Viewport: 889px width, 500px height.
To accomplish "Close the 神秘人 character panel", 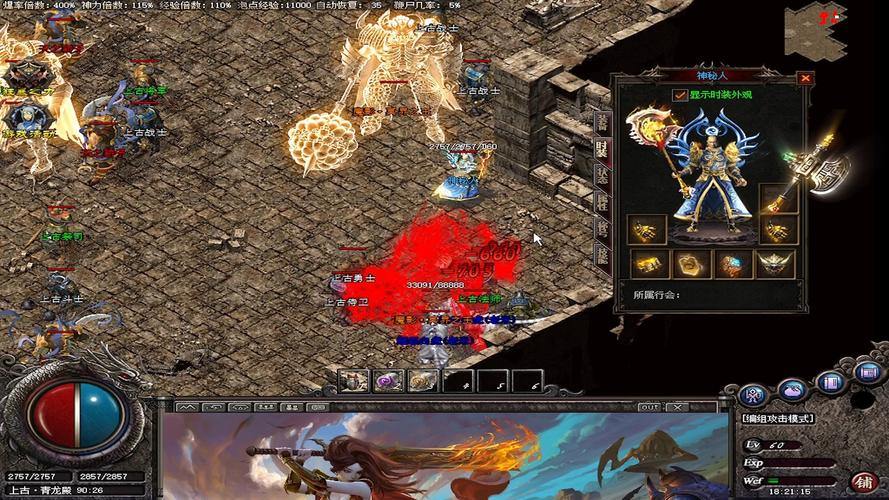I will [x=805, y=78].
